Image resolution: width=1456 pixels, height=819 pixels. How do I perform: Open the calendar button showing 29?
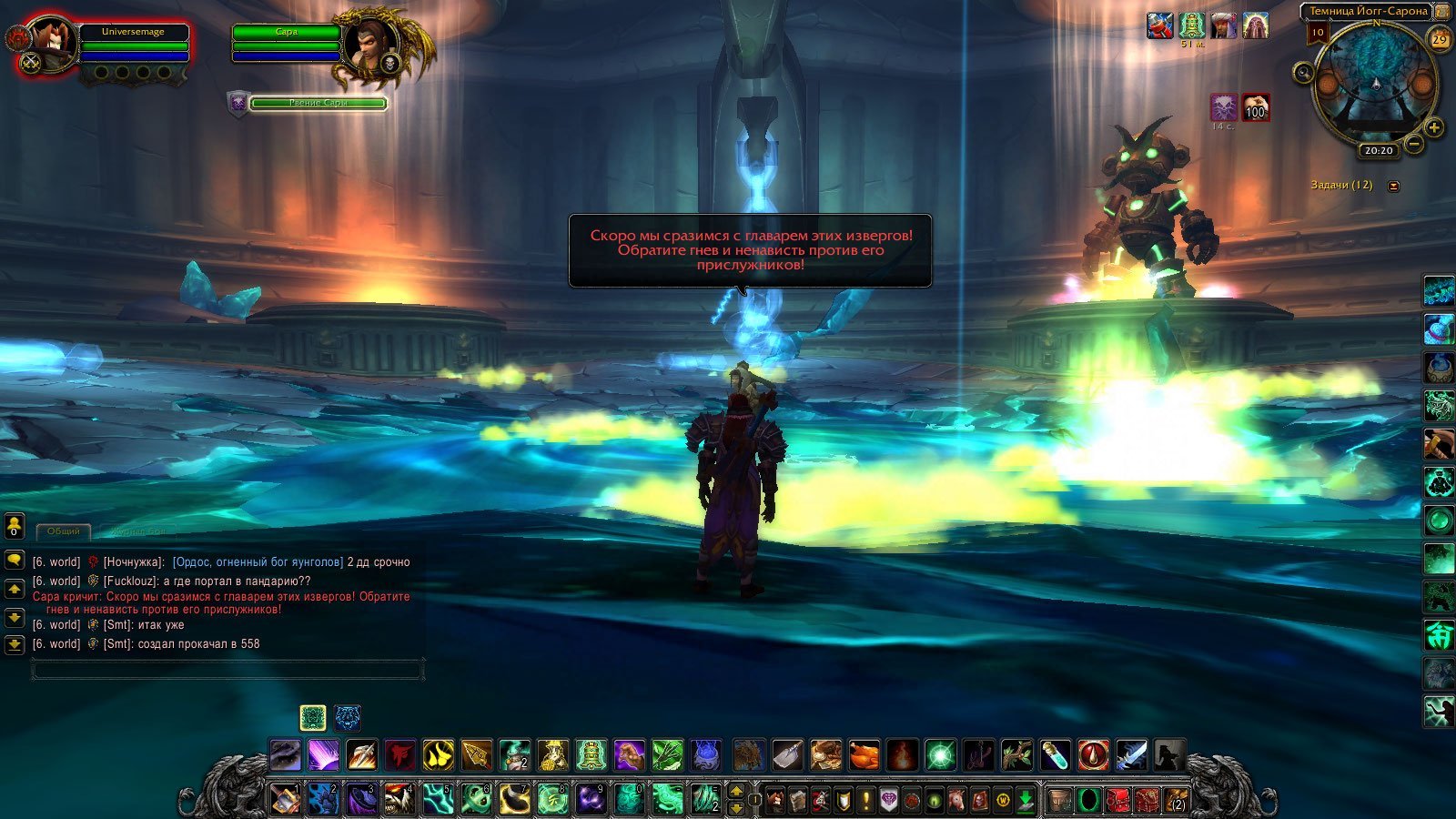pyautogui.click(x=1439, y=39)
